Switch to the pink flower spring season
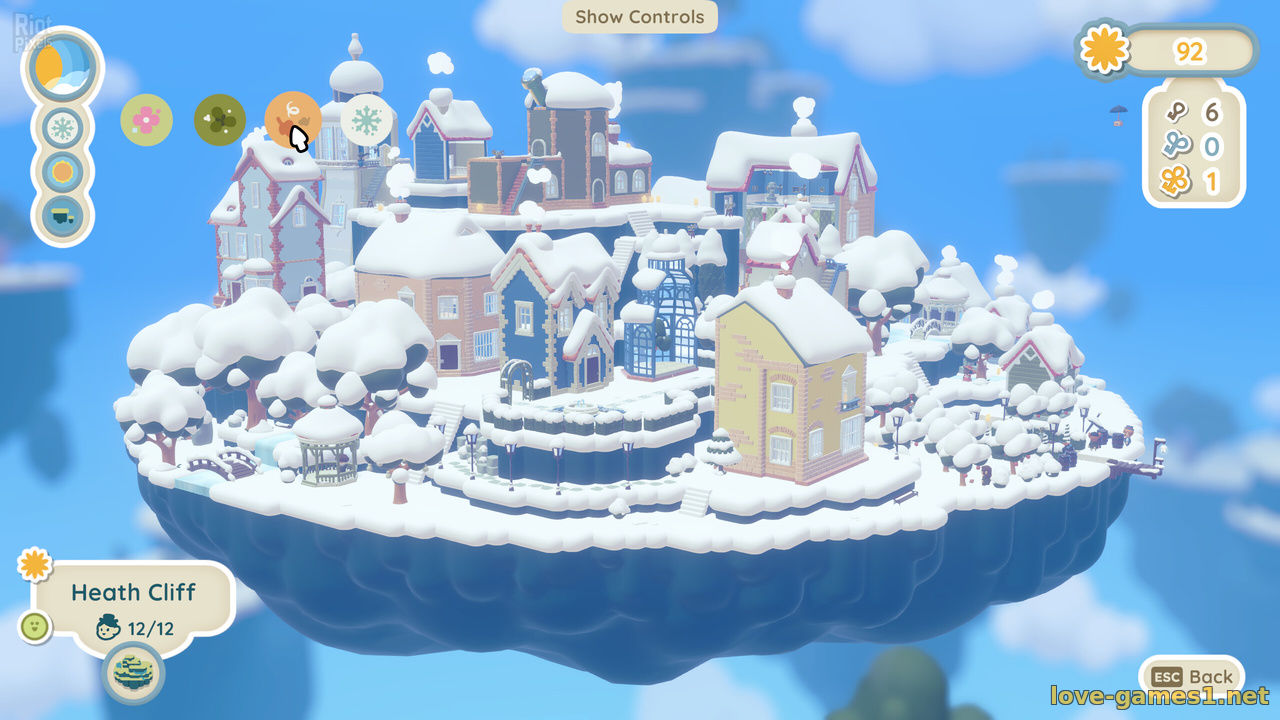This screenshot has width=1280, height=720. (x=146, y=120)
